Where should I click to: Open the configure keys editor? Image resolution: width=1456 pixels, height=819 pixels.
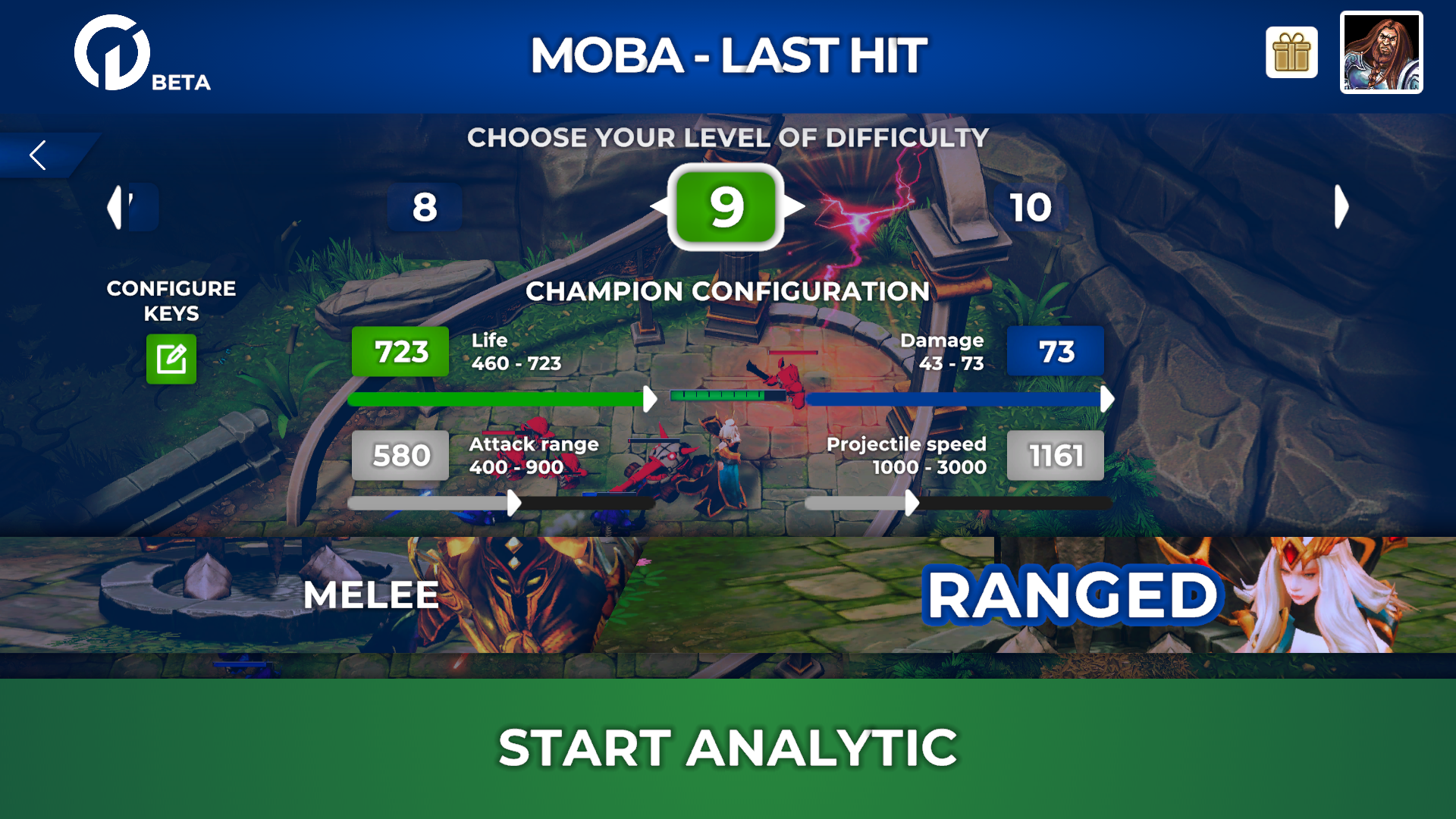(171, 359)
